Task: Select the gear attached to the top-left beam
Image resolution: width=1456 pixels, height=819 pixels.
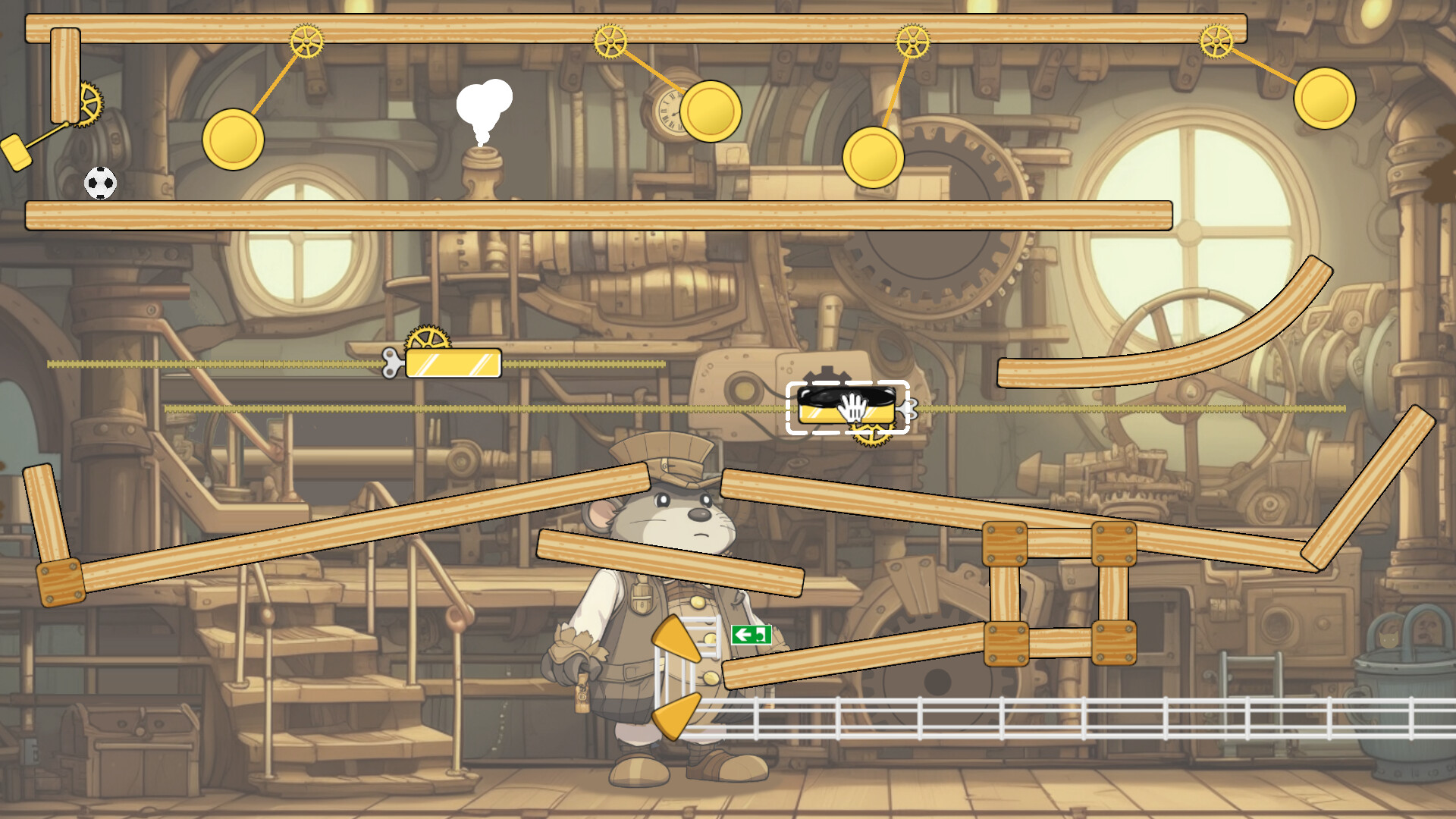Action: [x=306, y=39]
